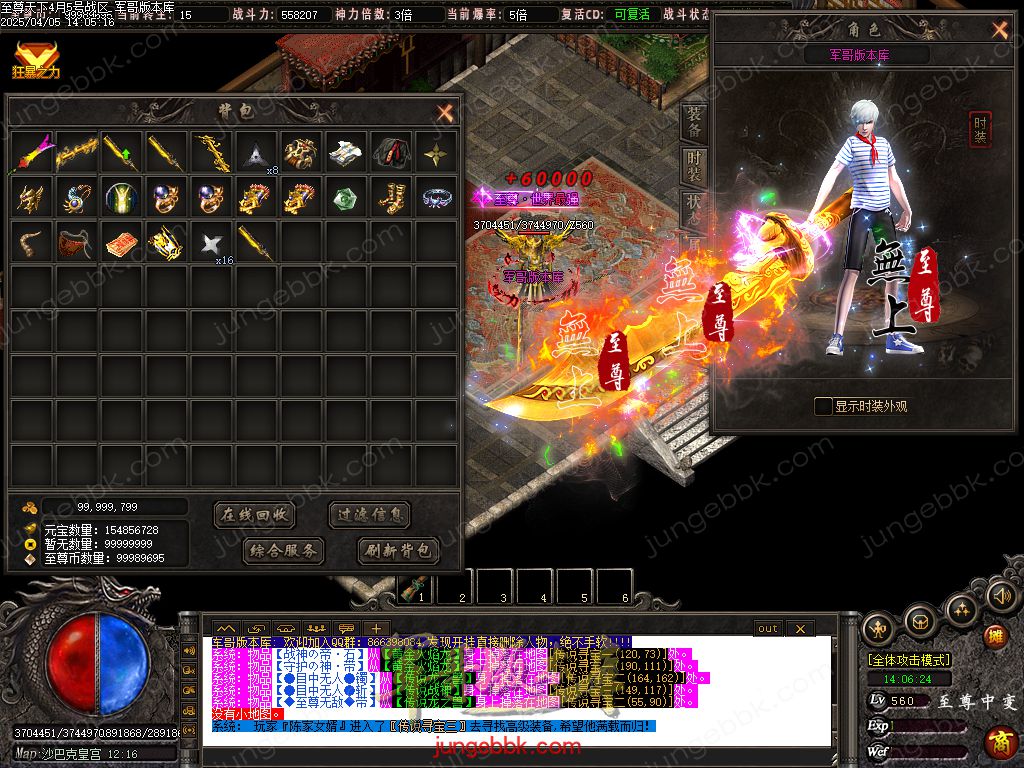Toggle the 显示时装外观 checkbox
Viewport: 1024px width, 768px height.
pyautogui.click(x=823, y=406)
